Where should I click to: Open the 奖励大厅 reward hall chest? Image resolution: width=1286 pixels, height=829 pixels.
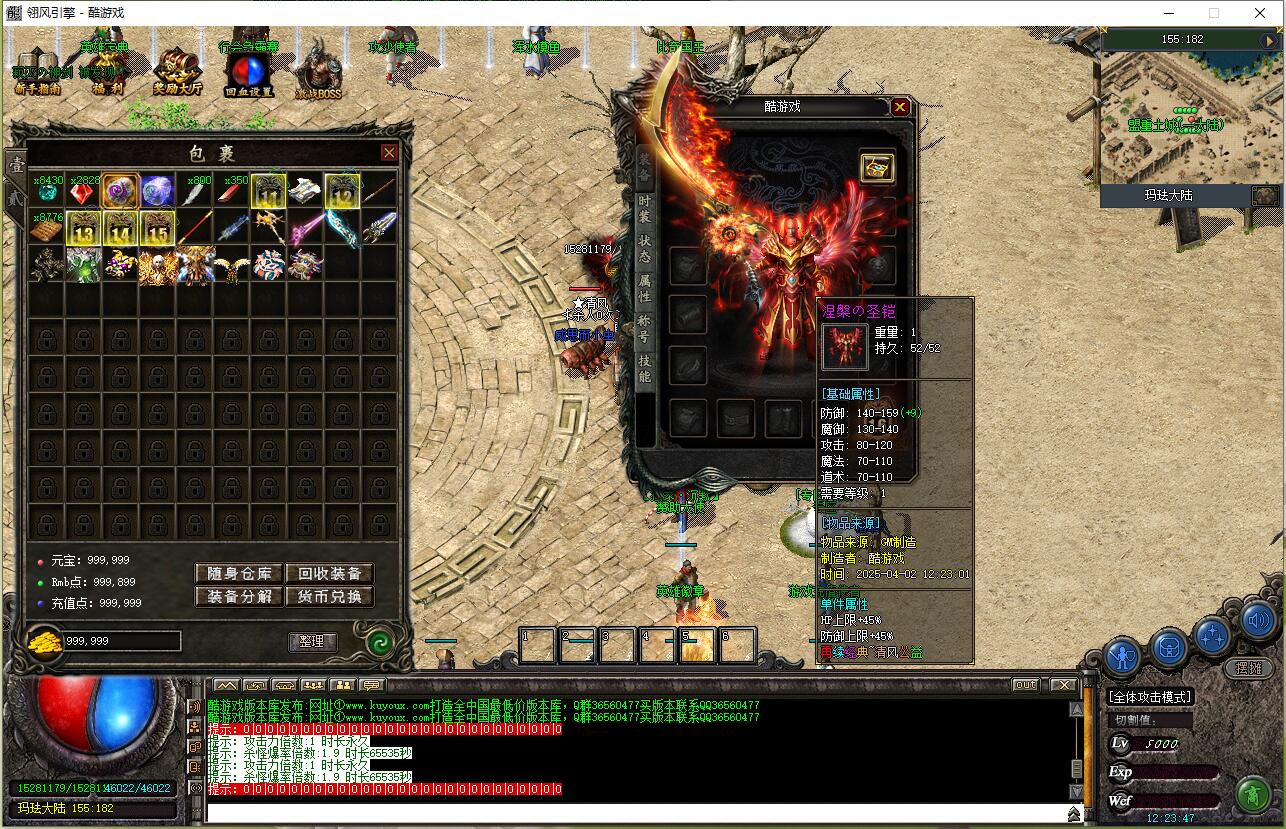tap(177, 72)
